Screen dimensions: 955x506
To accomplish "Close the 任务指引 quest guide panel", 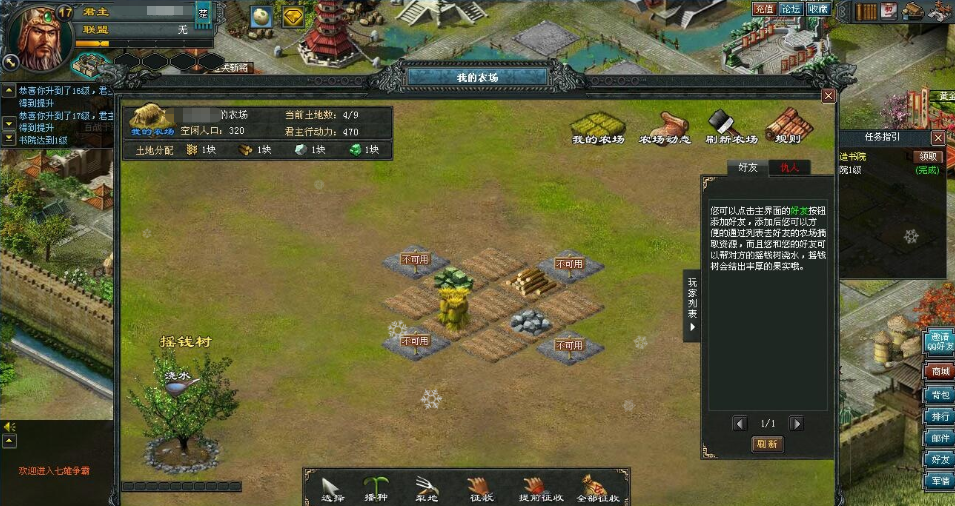I will (x=938, y=137).
